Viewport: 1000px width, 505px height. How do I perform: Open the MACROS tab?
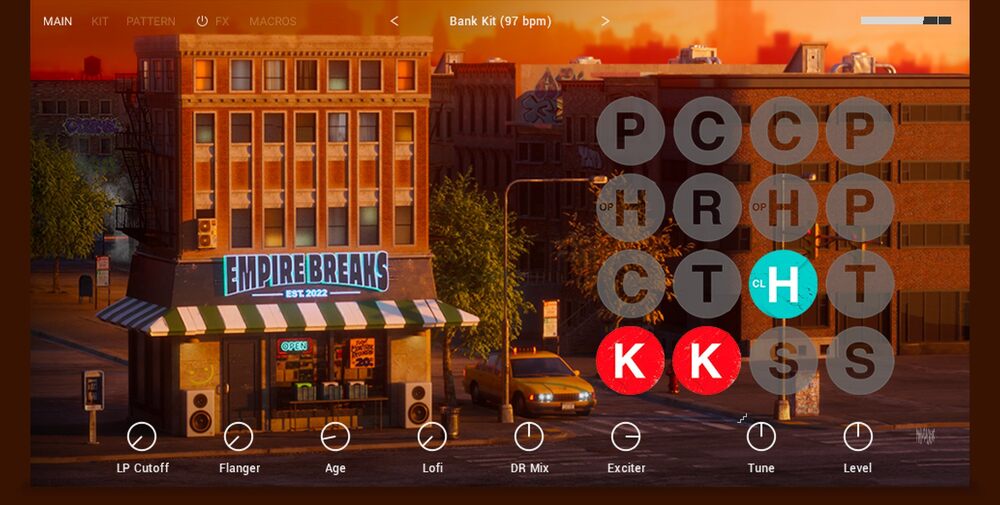273,21
